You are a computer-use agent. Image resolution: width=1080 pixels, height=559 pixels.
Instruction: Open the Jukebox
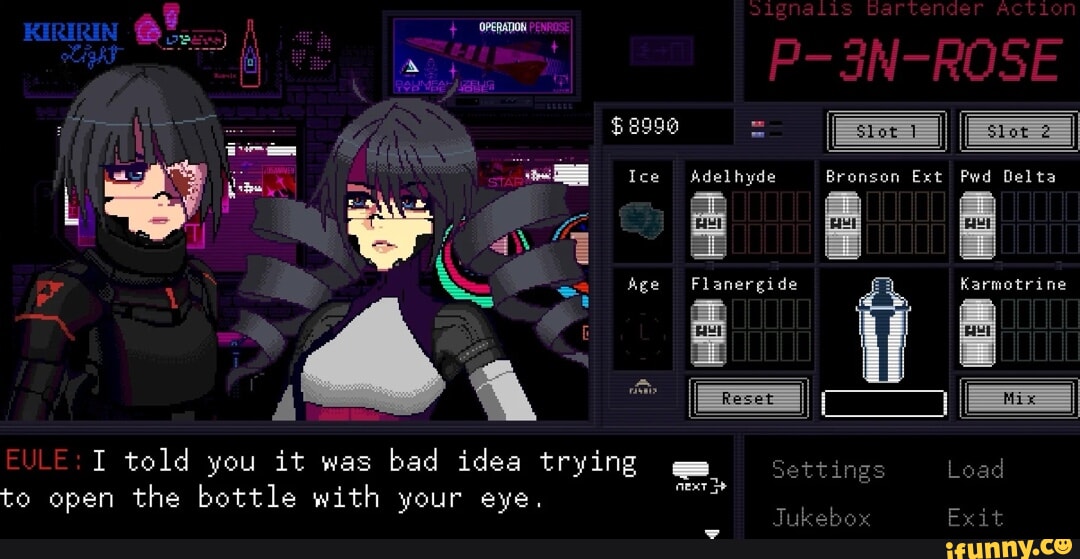point(821,517)
